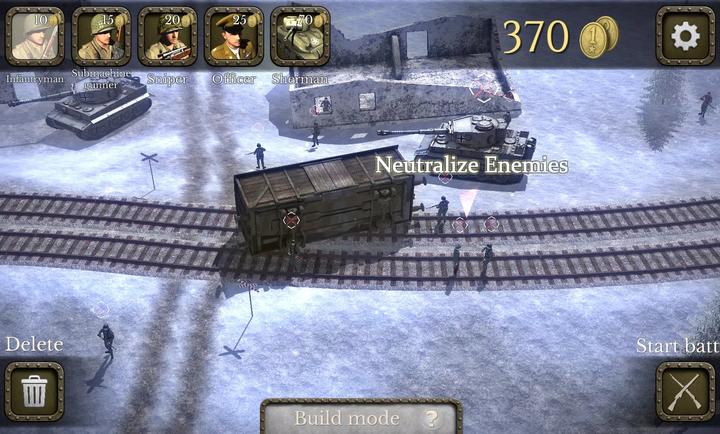Choose the Submachine gunner unit

pos(101,36)
